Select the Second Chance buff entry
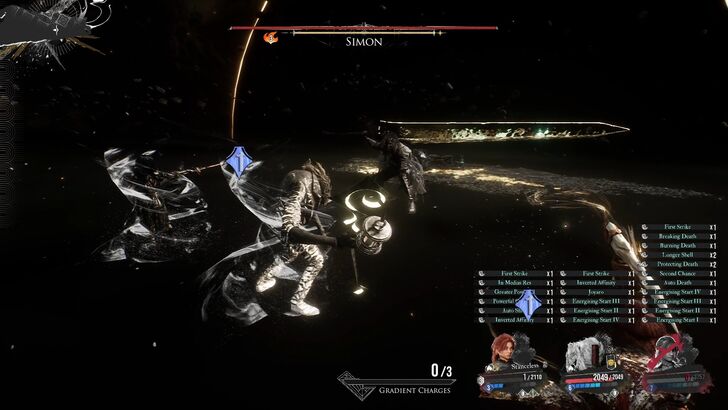This screenshot has width=728, height=410. click(x=678, y=273)
